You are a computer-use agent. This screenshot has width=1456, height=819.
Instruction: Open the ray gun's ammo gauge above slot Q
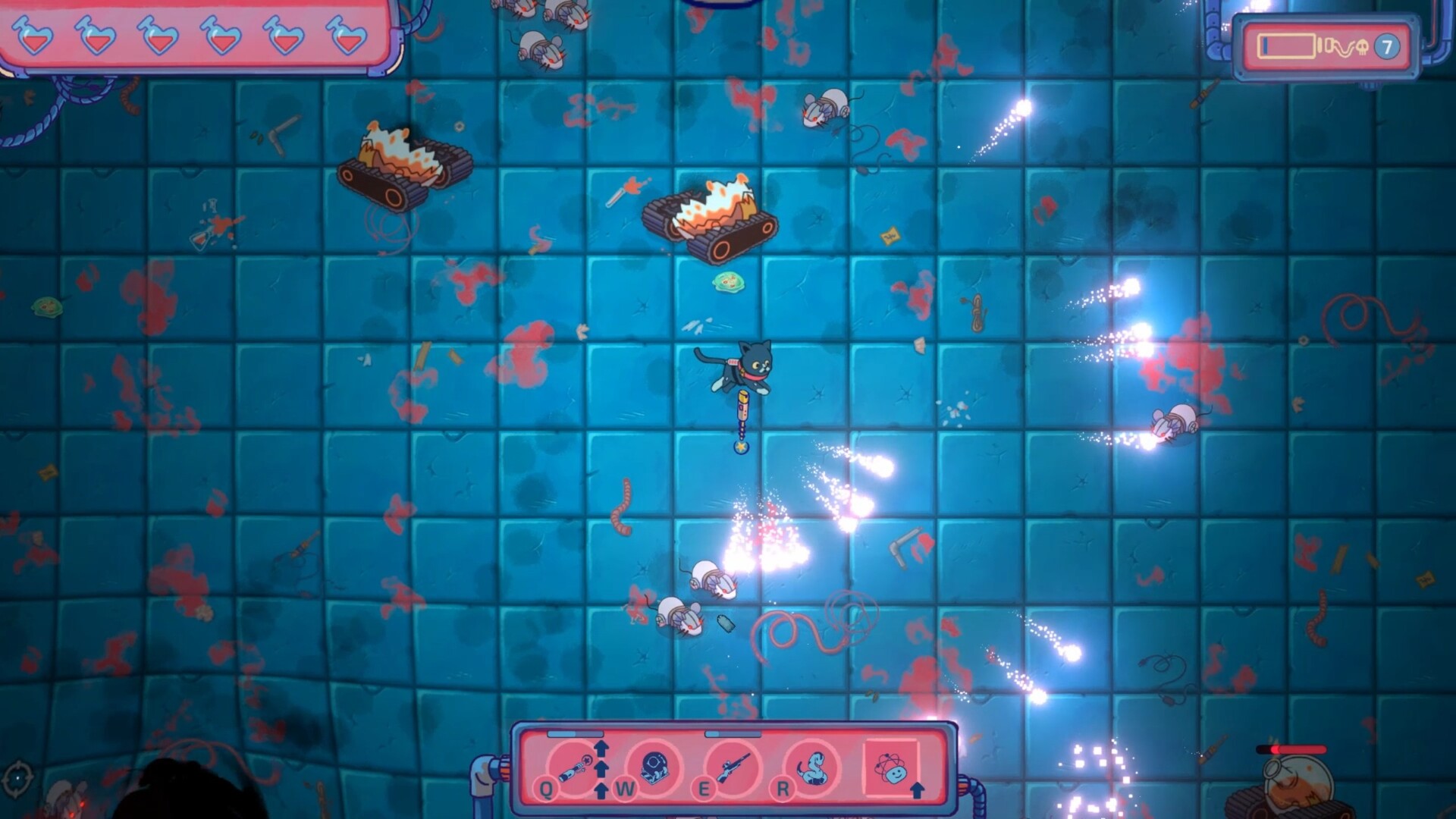(x=575, y=733)
